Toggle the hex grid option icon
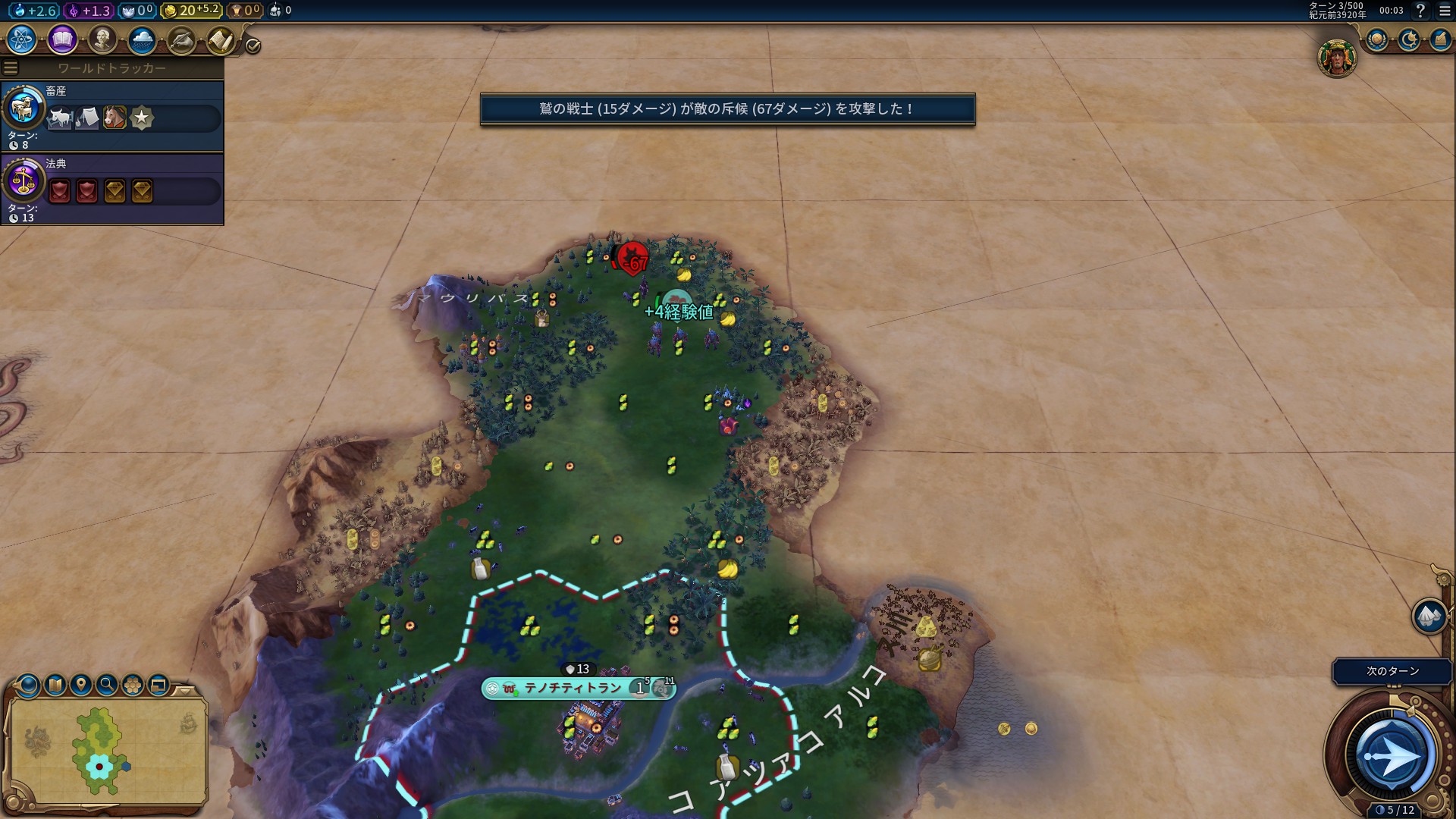Image resolution: width=1456 pixels, height=819 pixels. coord(133,686)
